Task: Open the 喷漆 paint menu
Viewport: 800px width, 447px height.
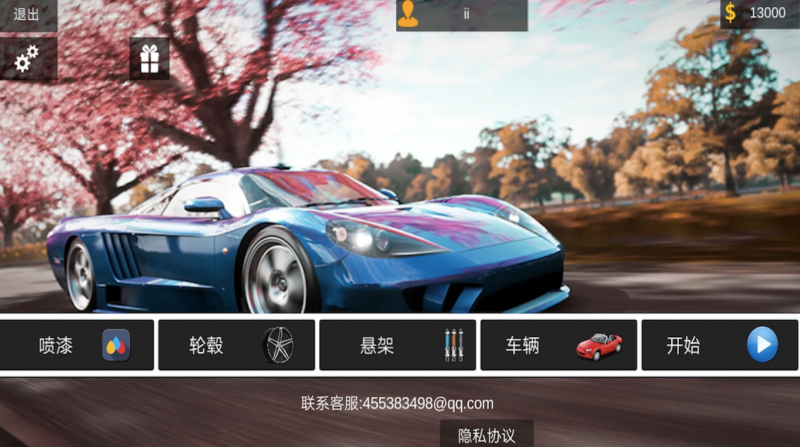Action: [x=78, y=346]
